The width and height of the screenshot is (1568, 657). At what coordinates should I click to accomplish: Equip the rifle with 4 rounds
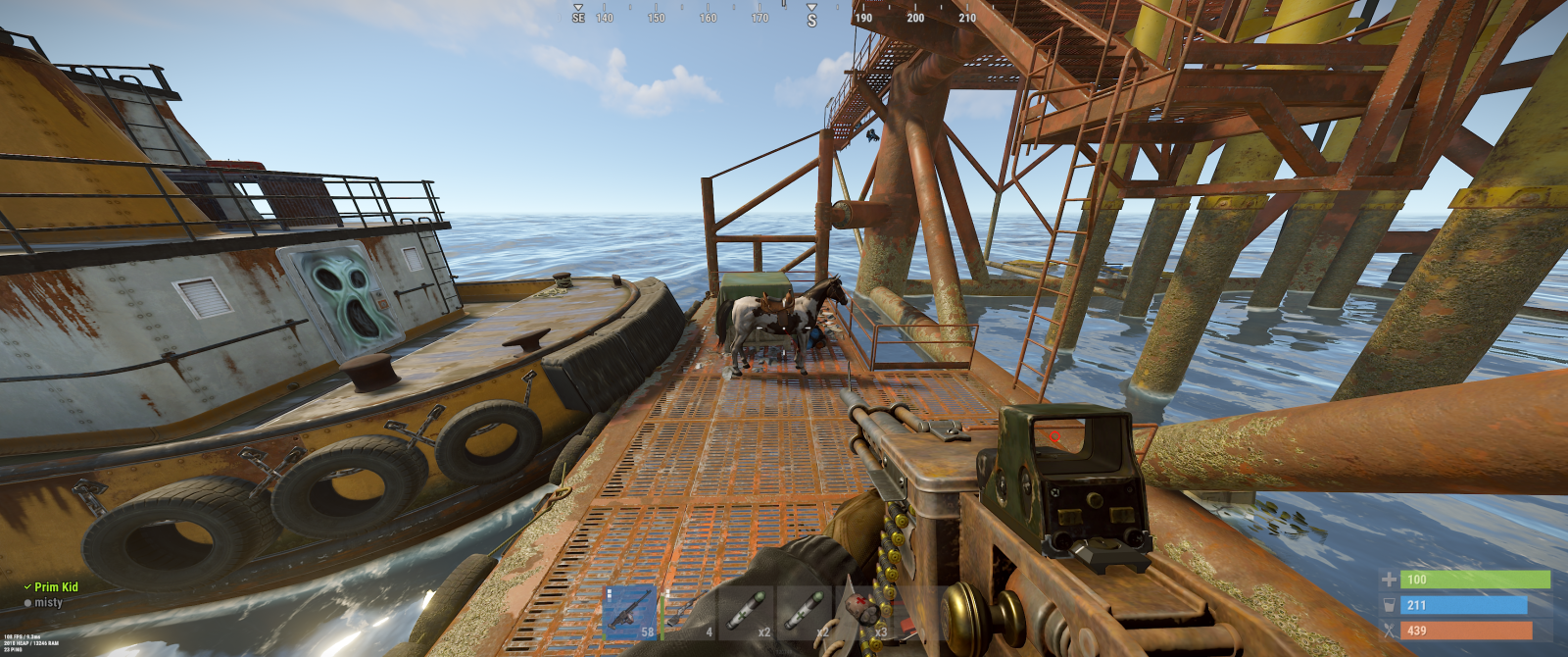[689, 612]
